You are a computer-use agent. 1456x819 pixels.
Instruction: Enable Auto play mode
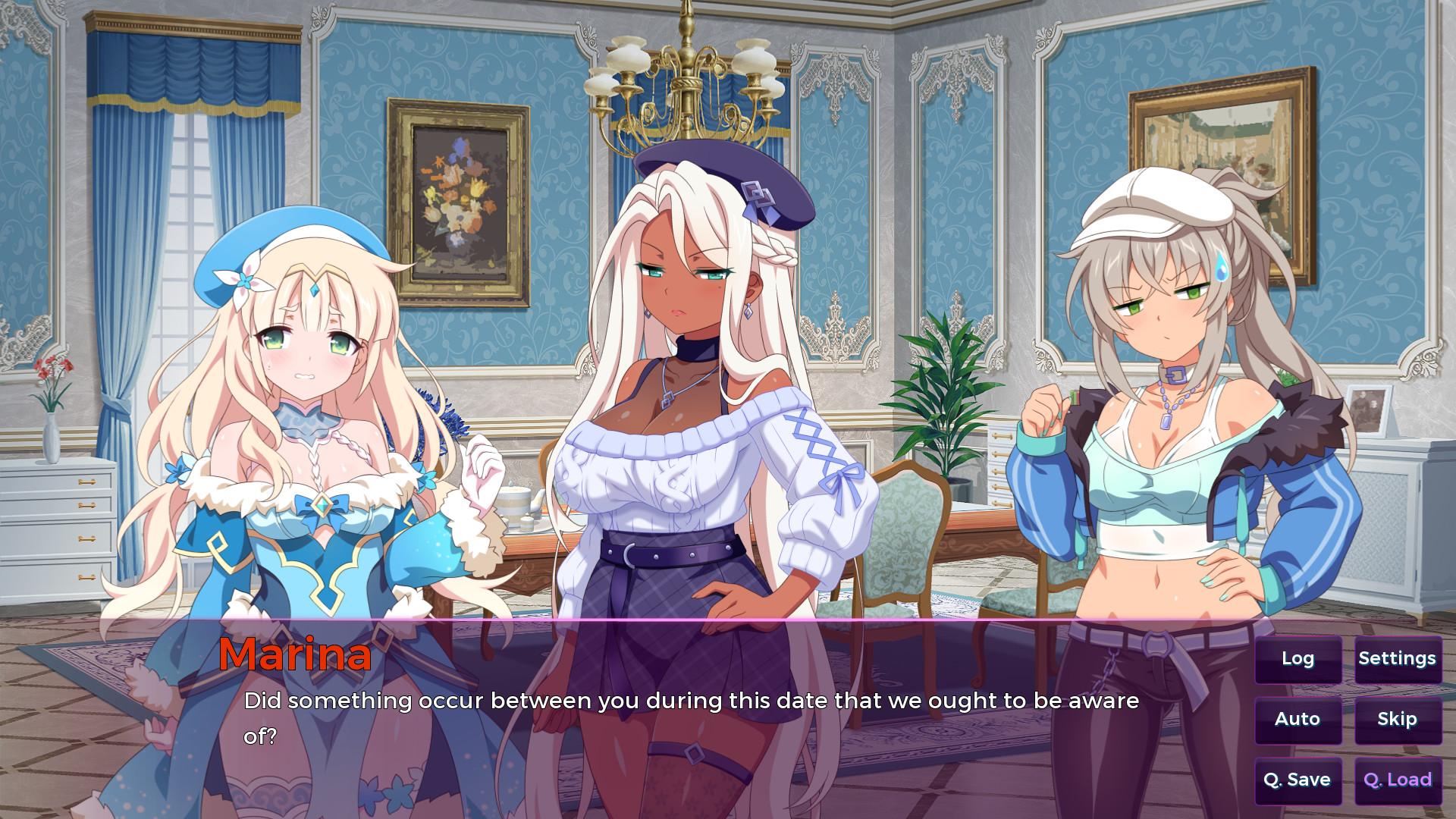[1298, 719]
